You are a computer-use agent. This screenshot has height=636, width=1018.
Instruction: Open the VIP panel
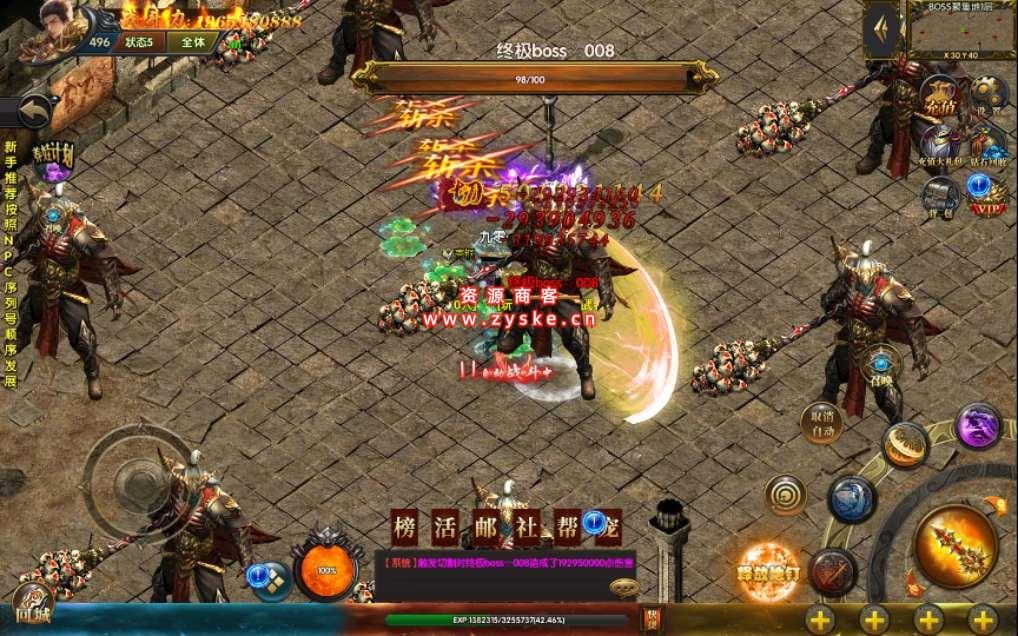point(986,194)
